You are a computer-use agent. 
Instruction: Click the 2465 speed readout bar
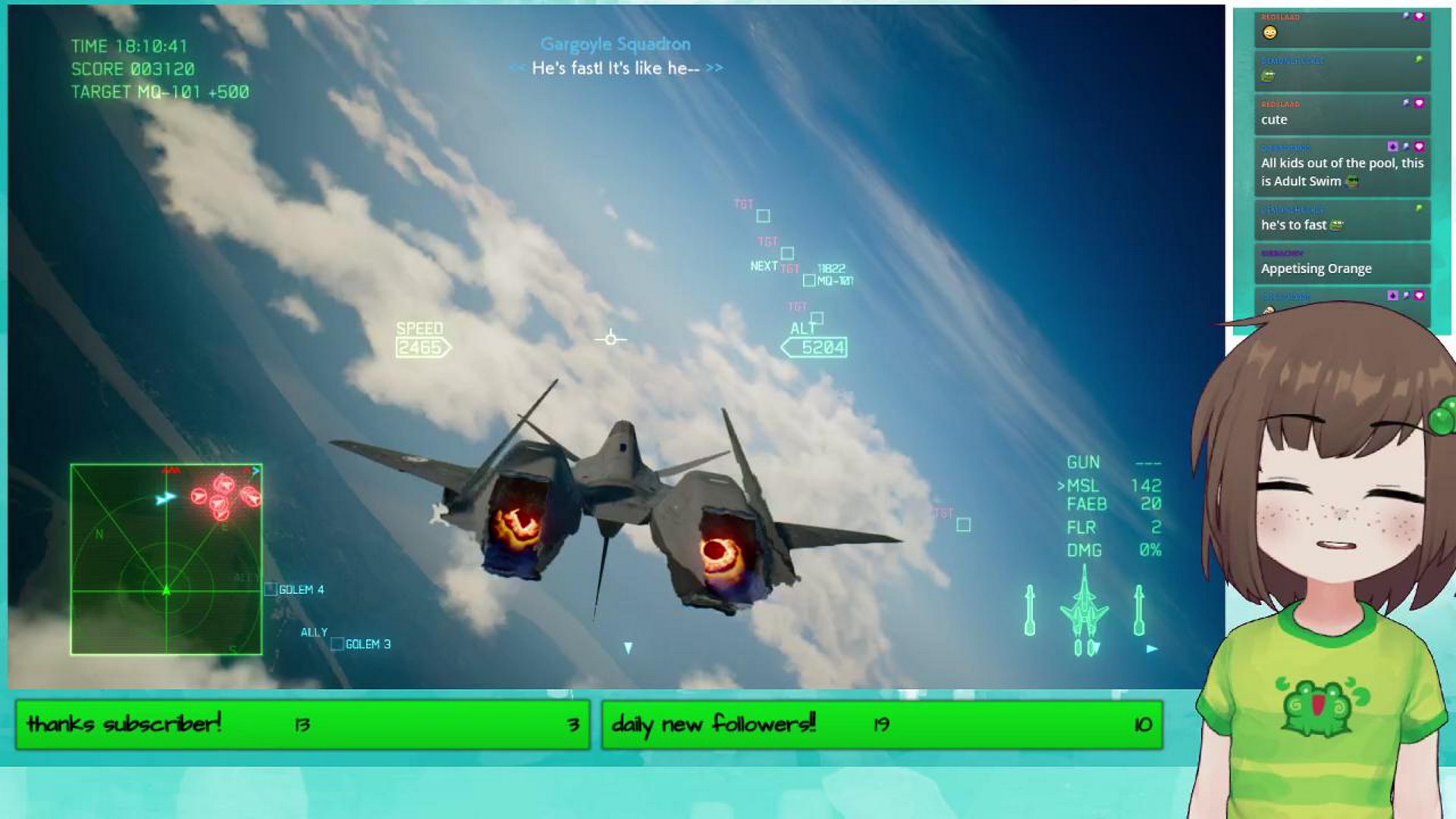pos(419,347)
